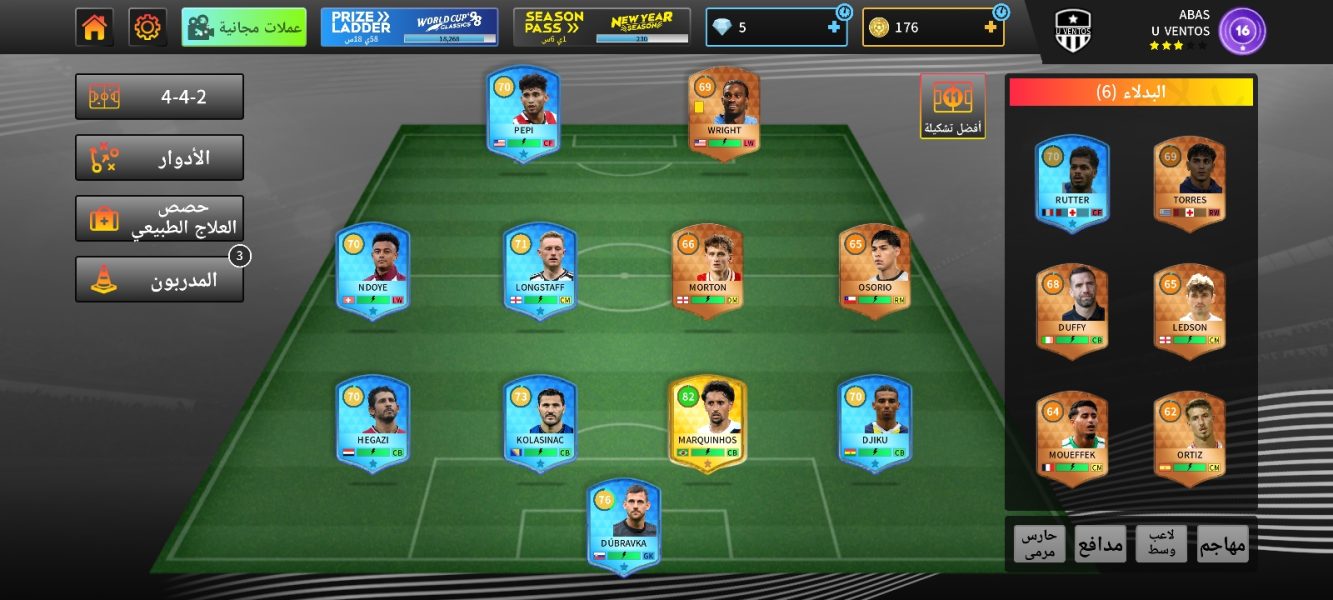Claim free coins via video button

(x=244, y=27)
